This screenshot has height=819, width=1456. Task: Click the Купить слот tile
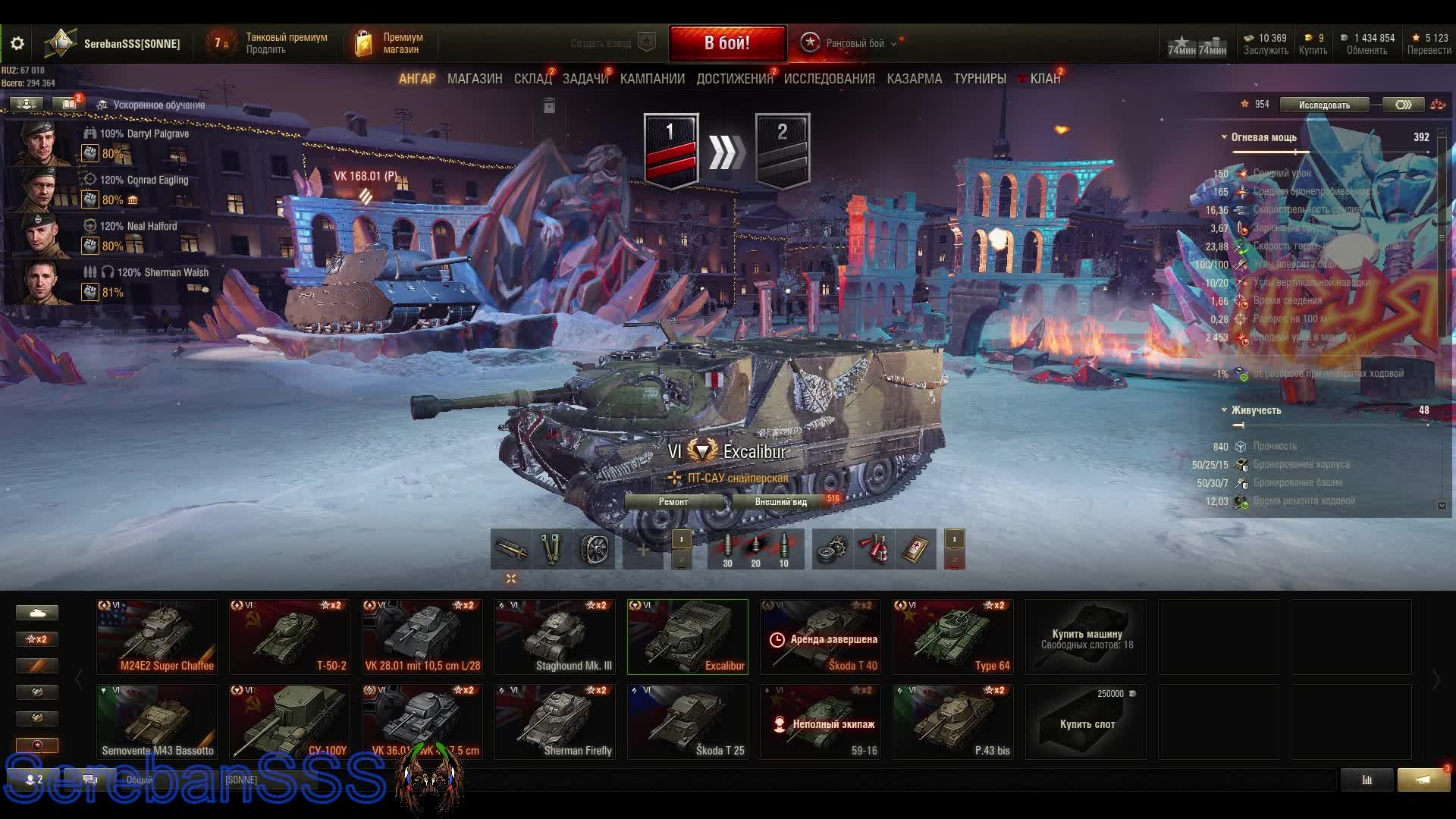pyautogui.click(x=1086, y=722)
